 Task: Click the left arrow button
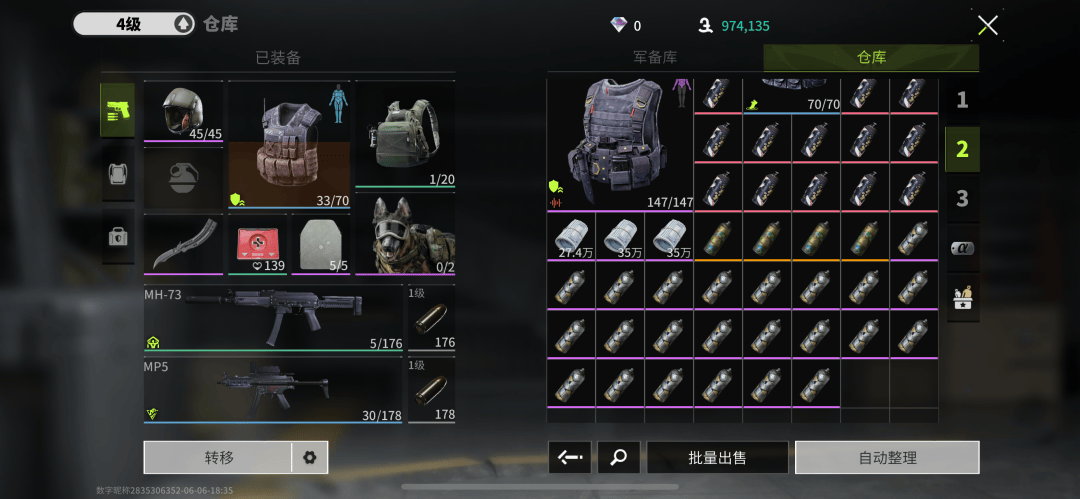(x=570, y=457)
